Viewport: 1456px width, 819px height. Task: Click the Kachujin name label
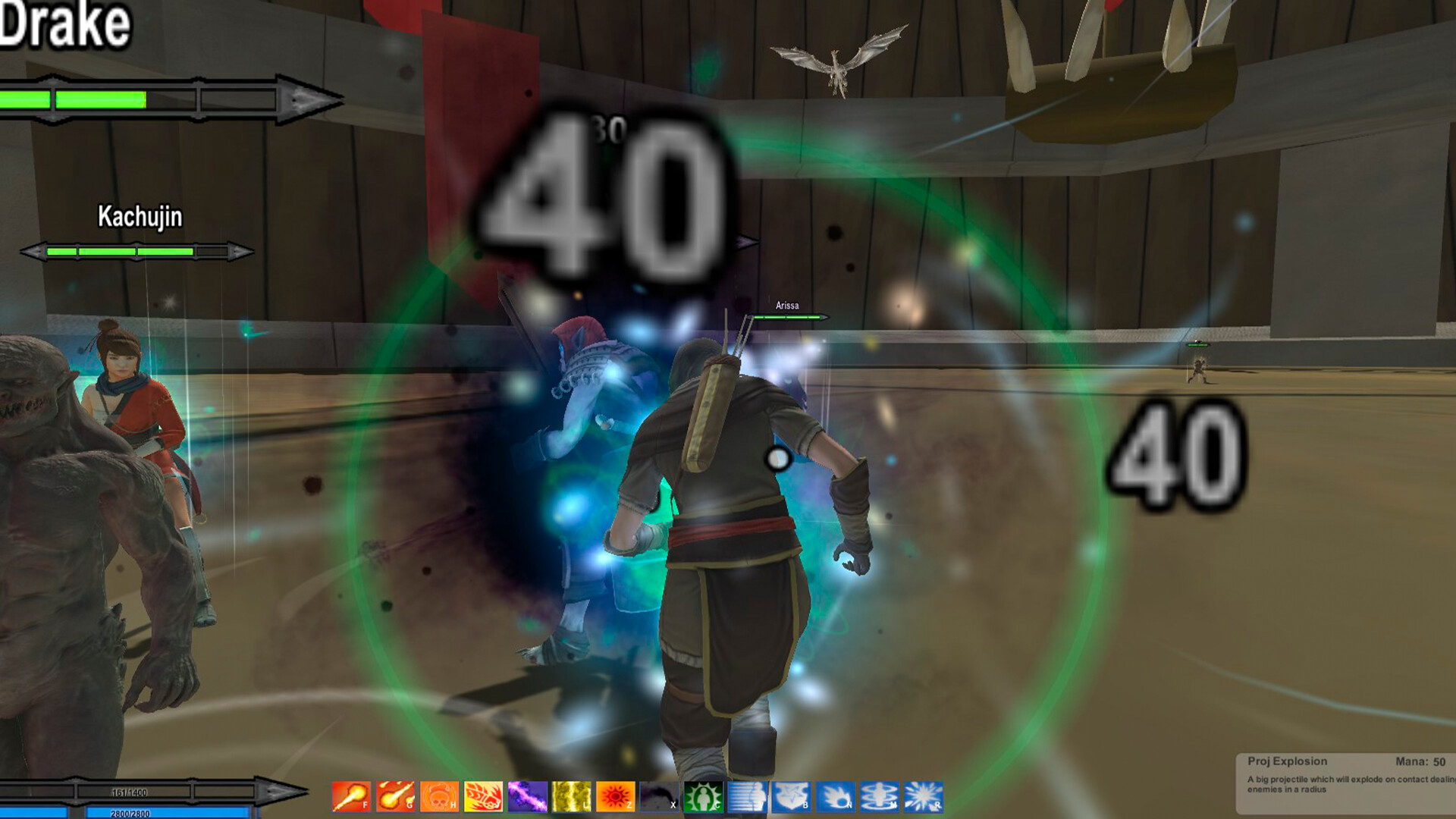(x=139, y=218)
